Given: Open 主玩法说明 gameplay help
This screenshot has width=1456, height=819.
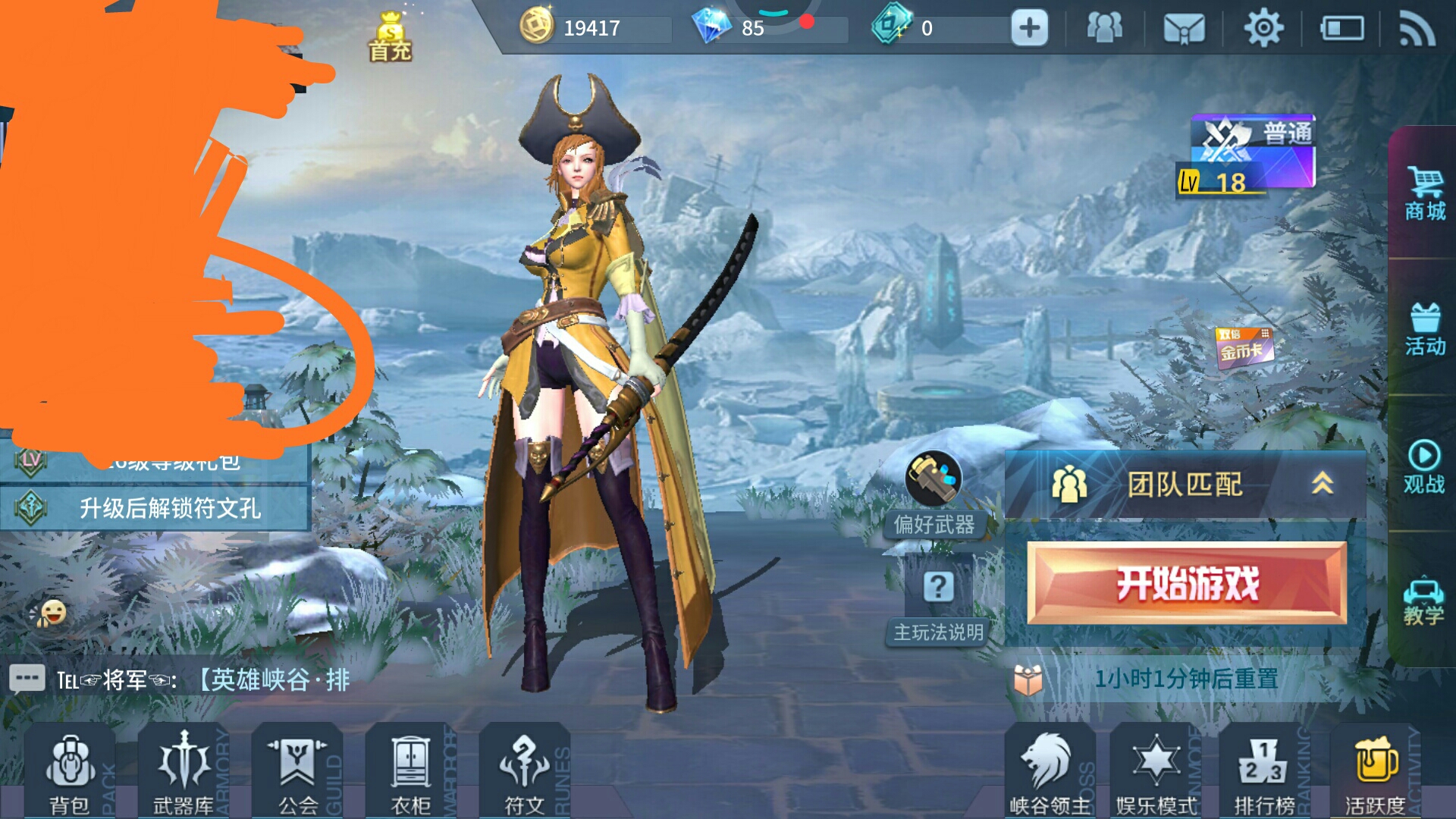Looking at the screenshot, I should [x=938, y=603].
